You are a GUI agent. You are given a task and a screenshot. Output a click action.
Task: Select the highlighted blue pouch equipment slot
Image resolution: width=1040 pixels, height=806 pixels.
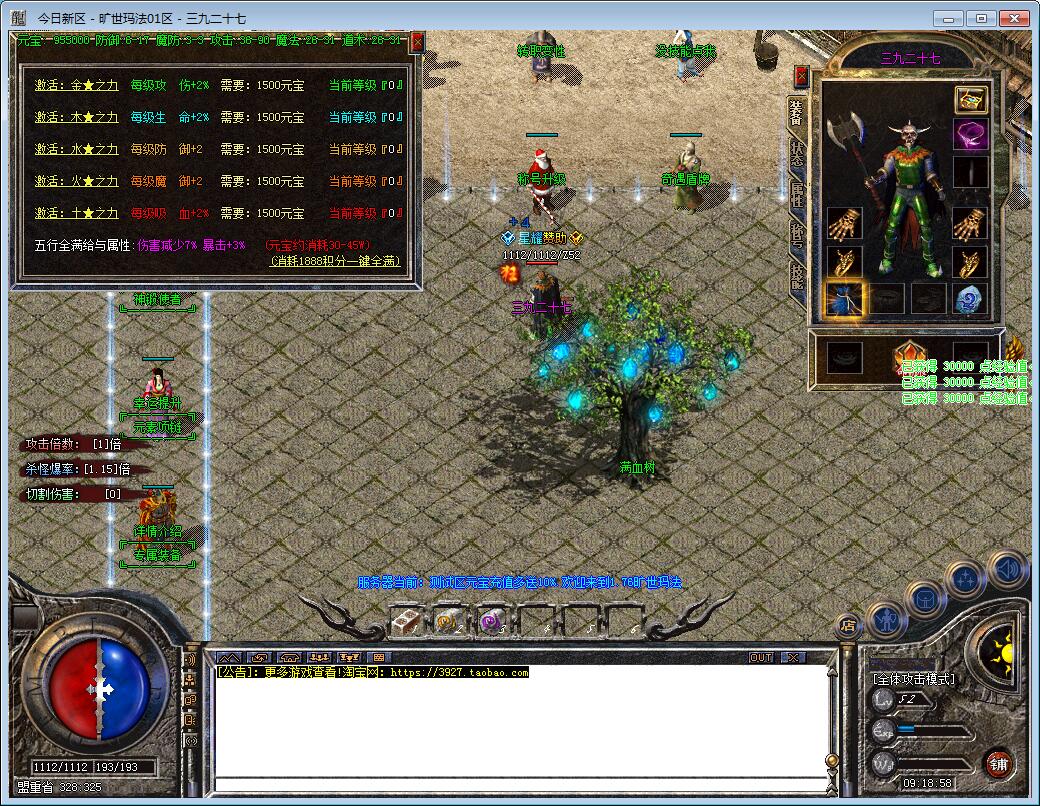844,298
